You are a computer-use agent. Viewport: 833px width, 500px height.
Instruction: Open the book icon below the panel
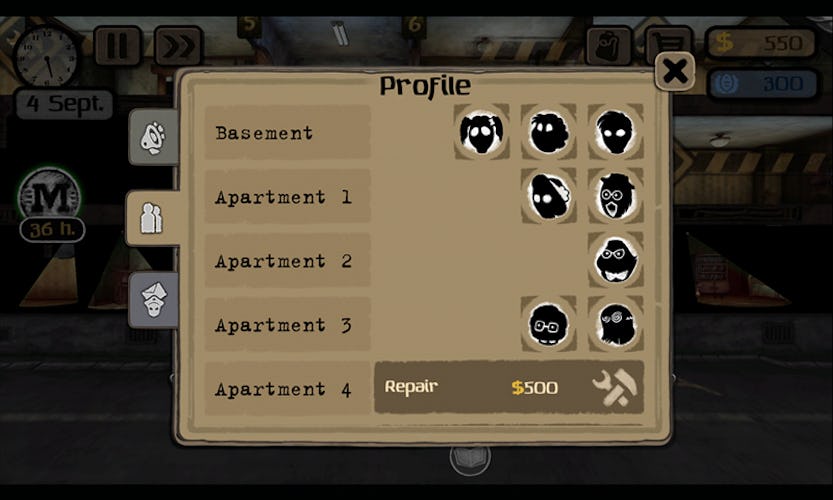[470, 459]
